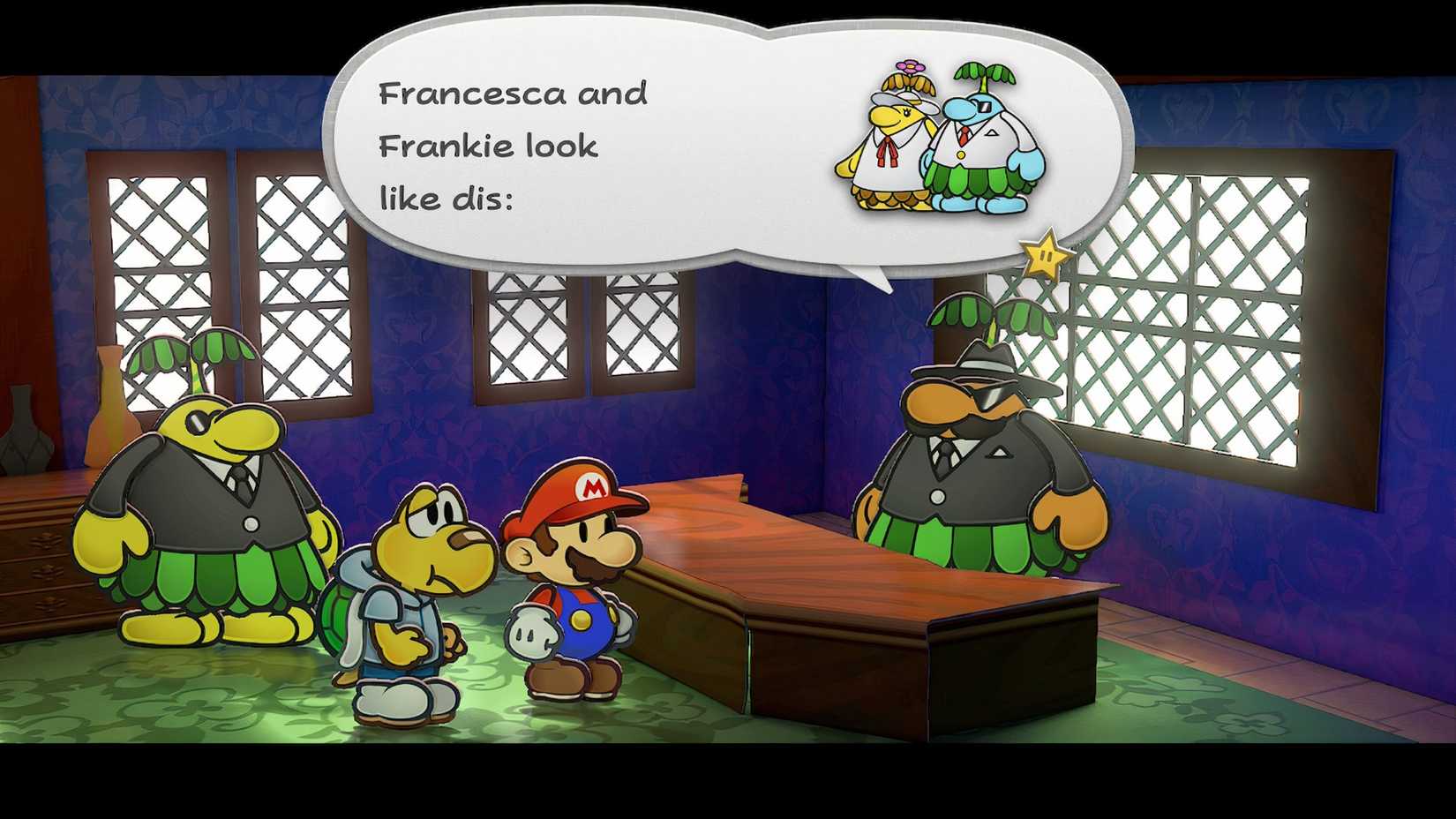
Task: Click Francesca's flower hat in the portrait
Action: (909, 75)
